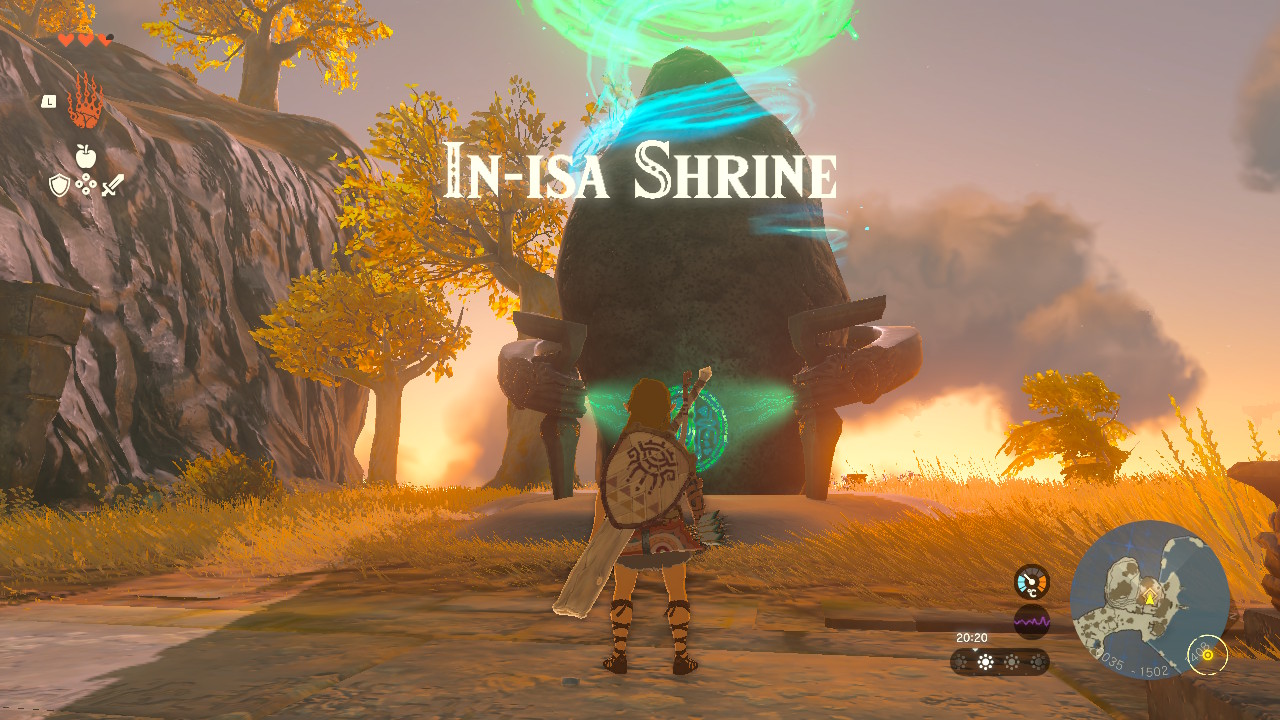Viewport: 1280px width, 720px height.
Task: Click the shrine marker diamond on minimap
Action: [1151, 593]
